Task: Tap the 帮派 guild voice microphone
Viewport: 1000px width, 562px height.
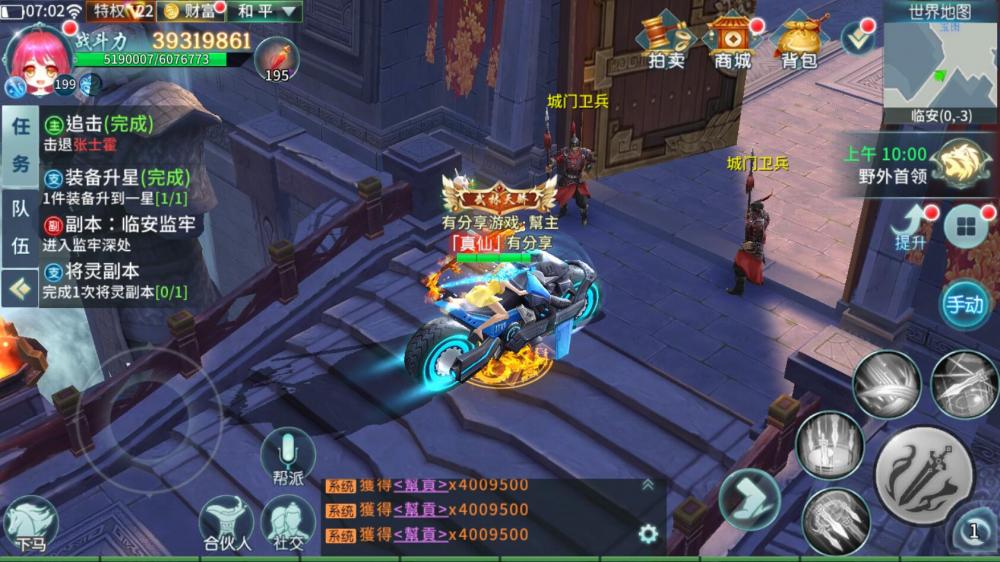Action: 288,456
